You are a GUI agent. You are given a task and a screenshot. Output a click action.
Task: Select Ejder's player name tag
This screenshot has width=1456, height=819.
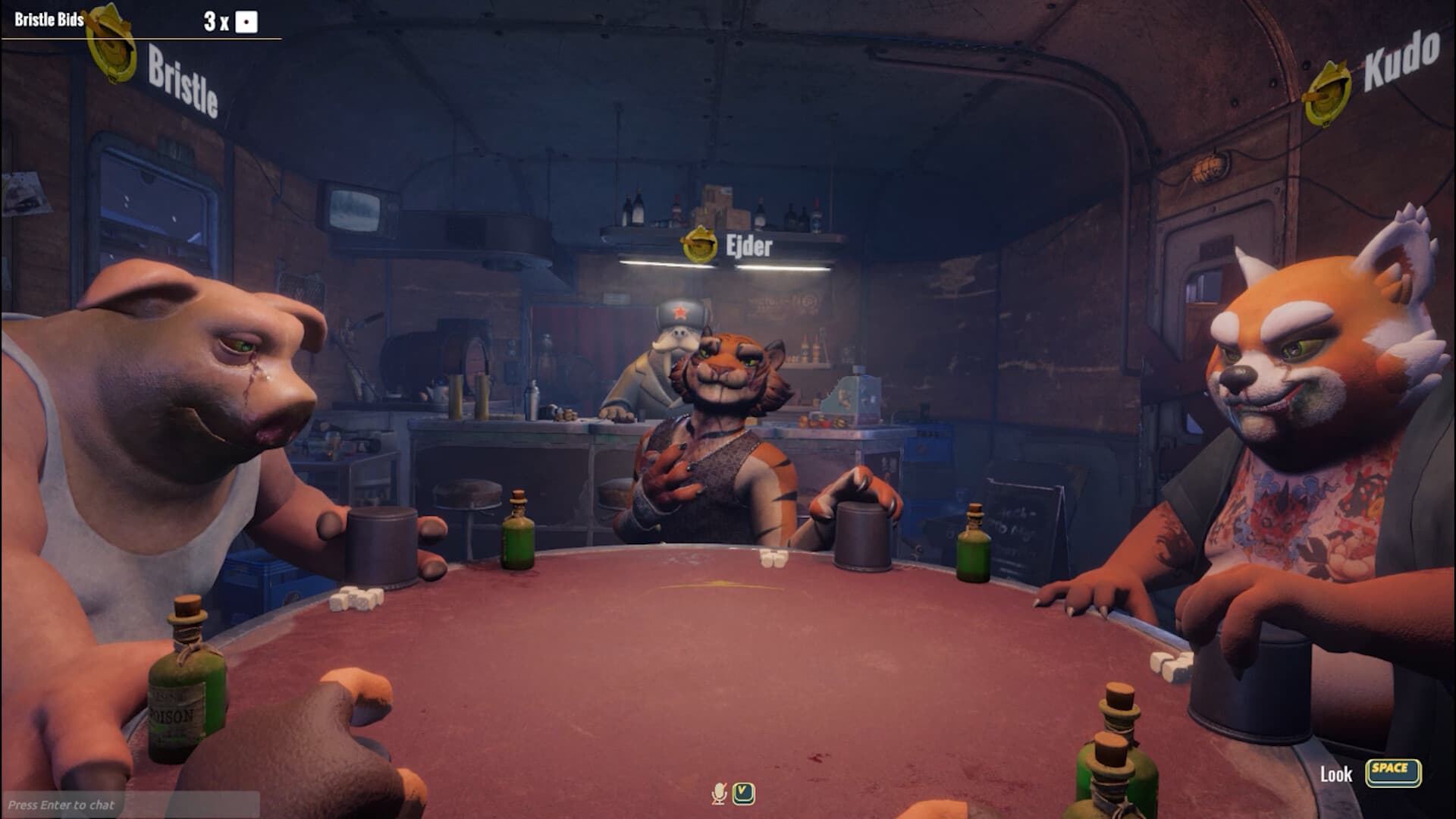pyautogui.click(x=748, y=246)
